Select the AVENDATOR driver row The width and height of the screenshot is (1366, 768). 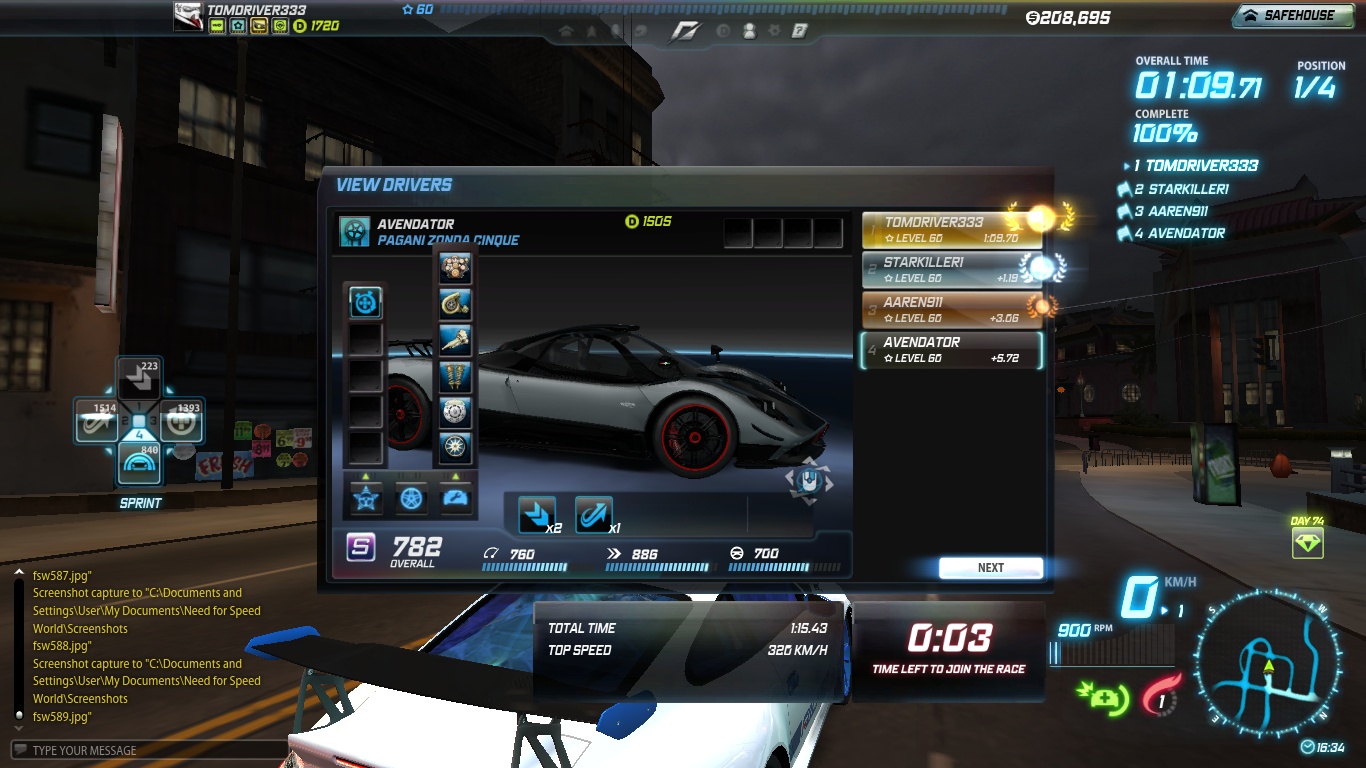[x=950, y=350]
